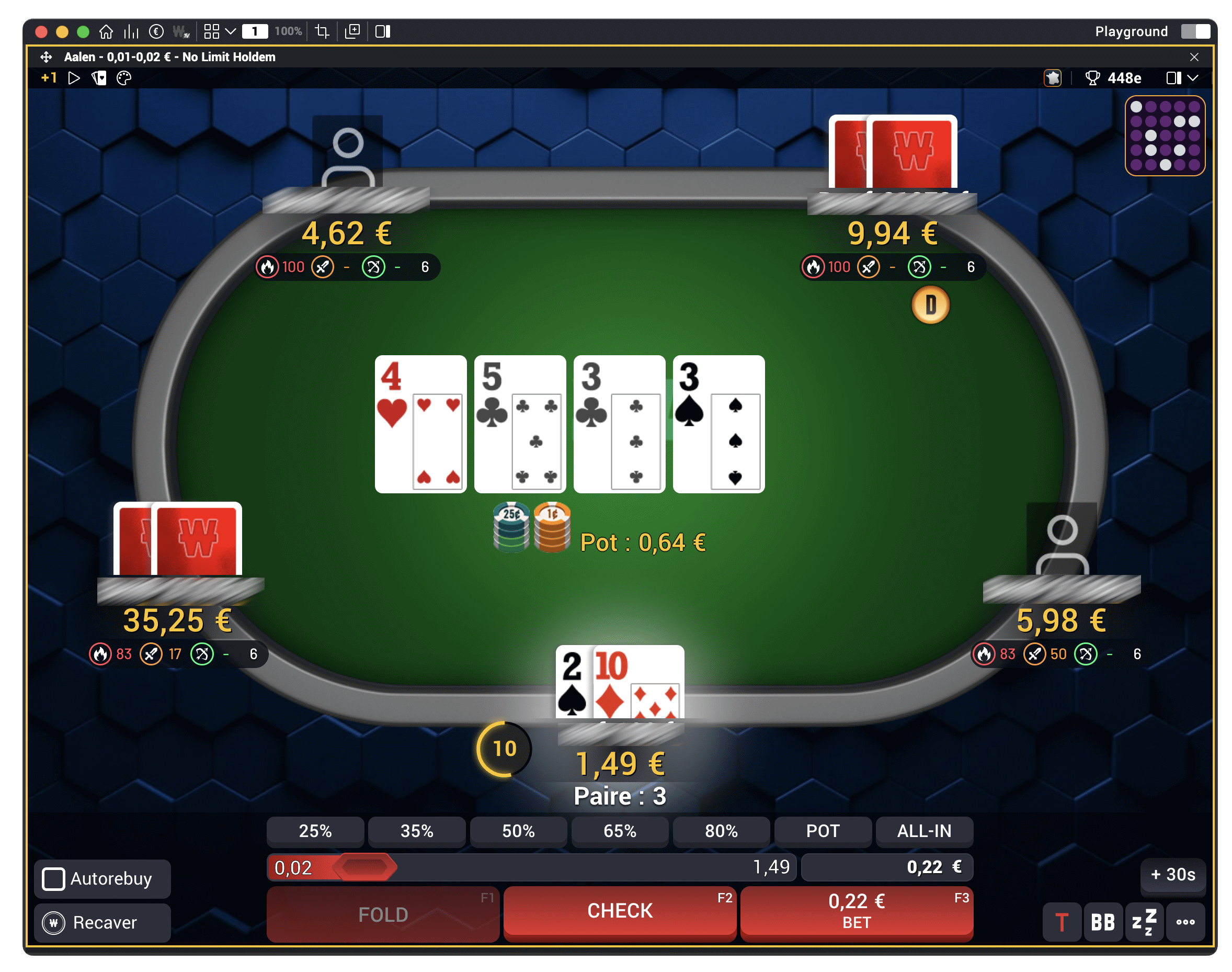Close the Aalen table with the X
This screenshot has height=972, width=1232.
[1194, 57]
